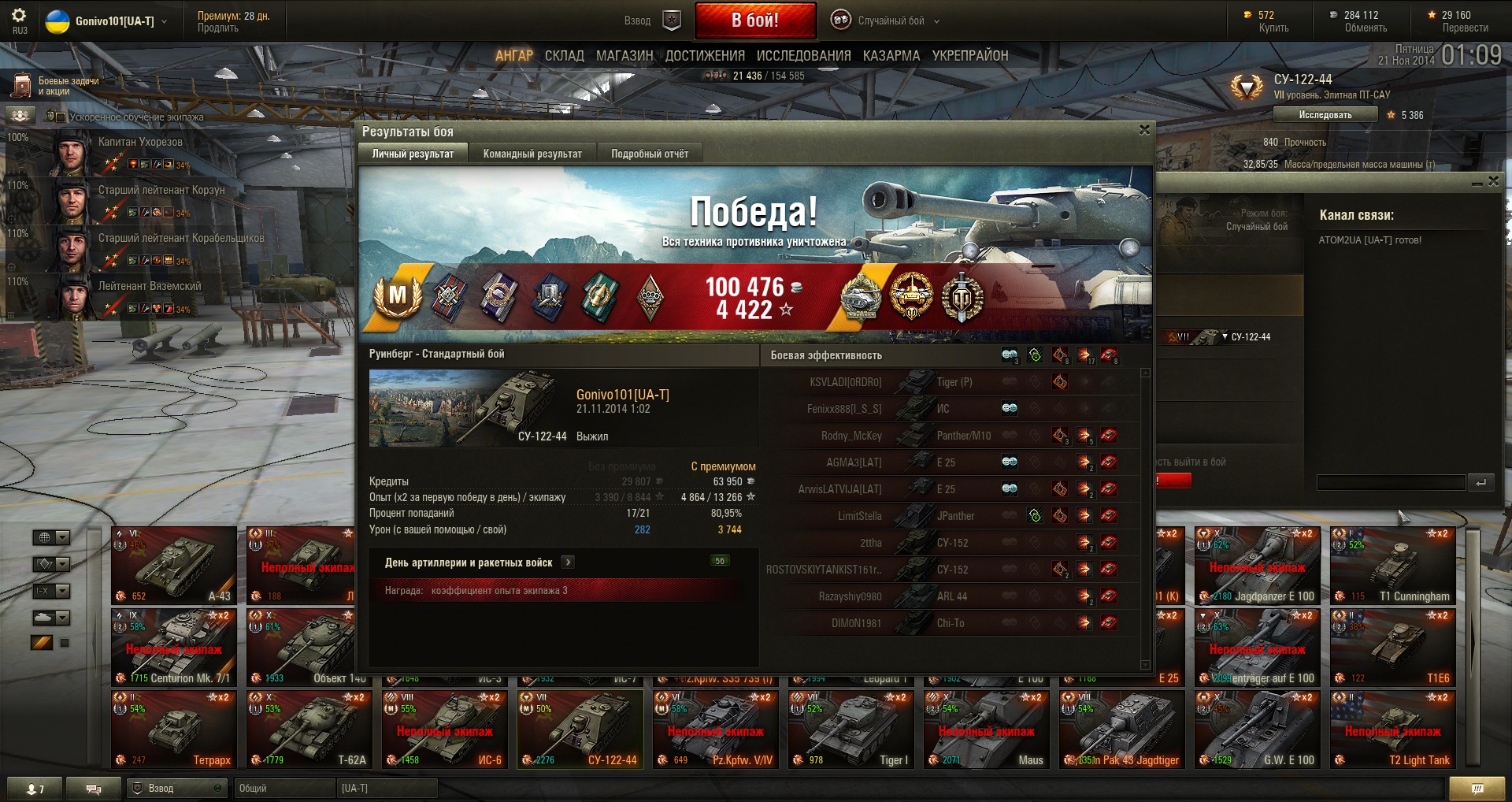Open ДОСТИЖЕНИЯ from the top menu
This screenshot has width=1512, height=802.
click(x=705, y=56)
